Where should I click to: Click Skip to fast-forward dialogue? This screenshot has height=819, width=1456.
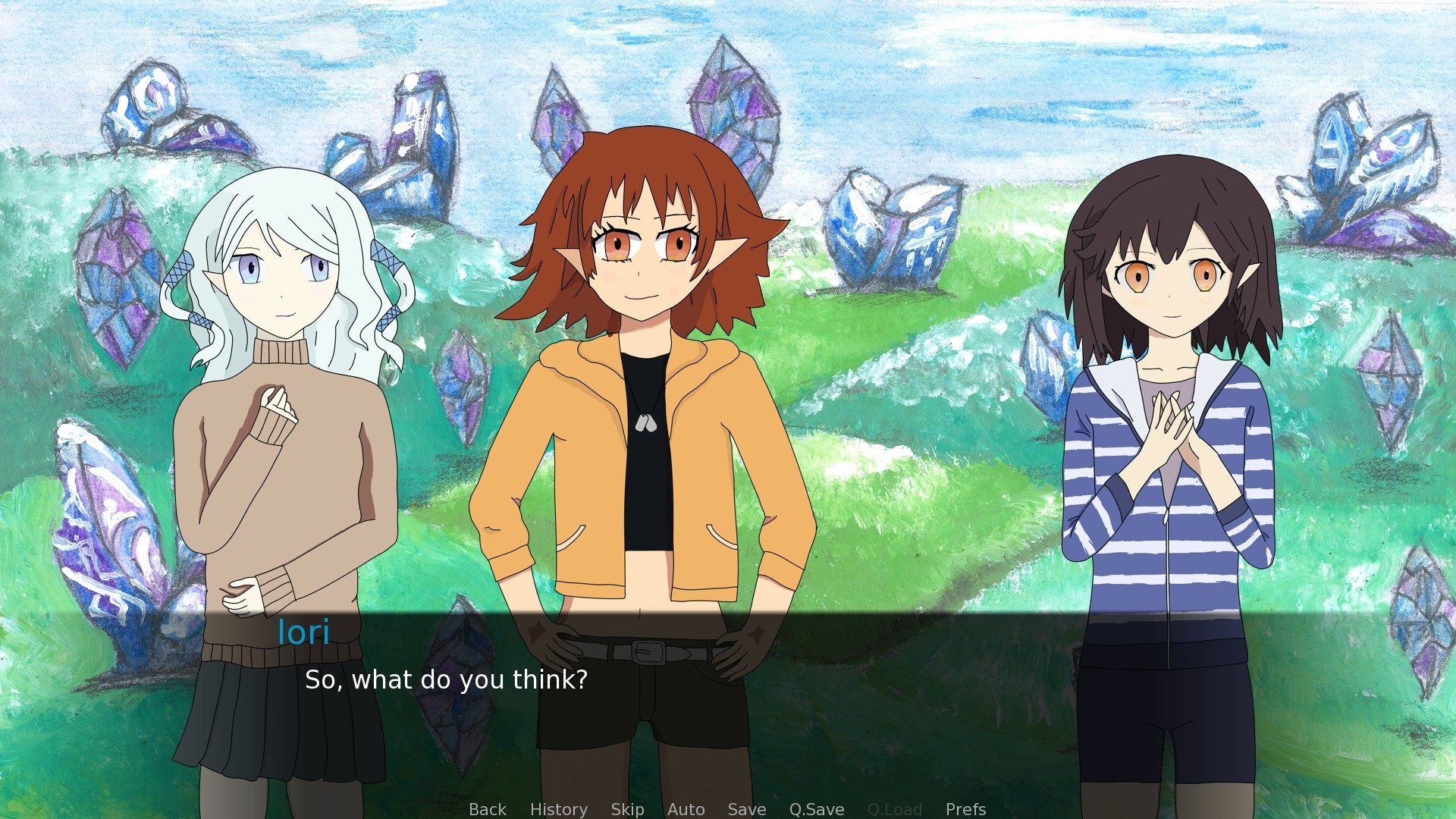pos(627,809)
